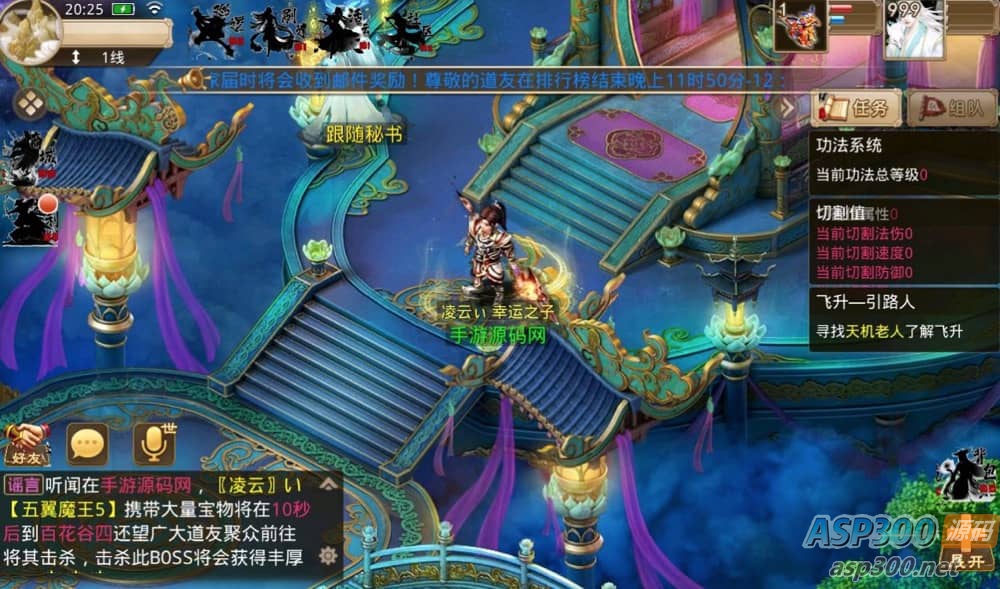This screenshot has width=1000, height=589.
Task: Activate the world voice microphone button
Action: click(x=153, y=443)
